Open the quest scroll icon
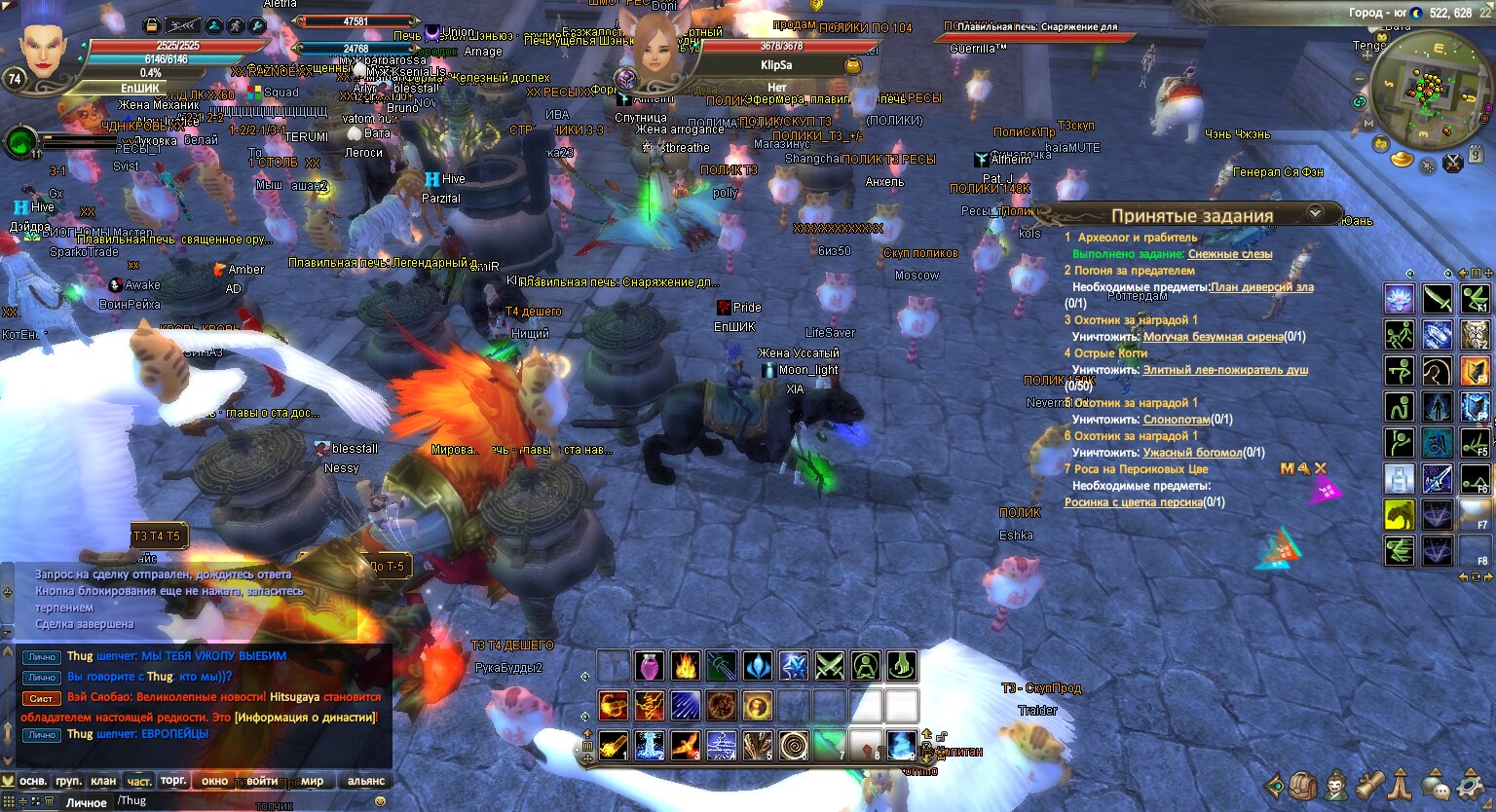 pos(1369,785)
